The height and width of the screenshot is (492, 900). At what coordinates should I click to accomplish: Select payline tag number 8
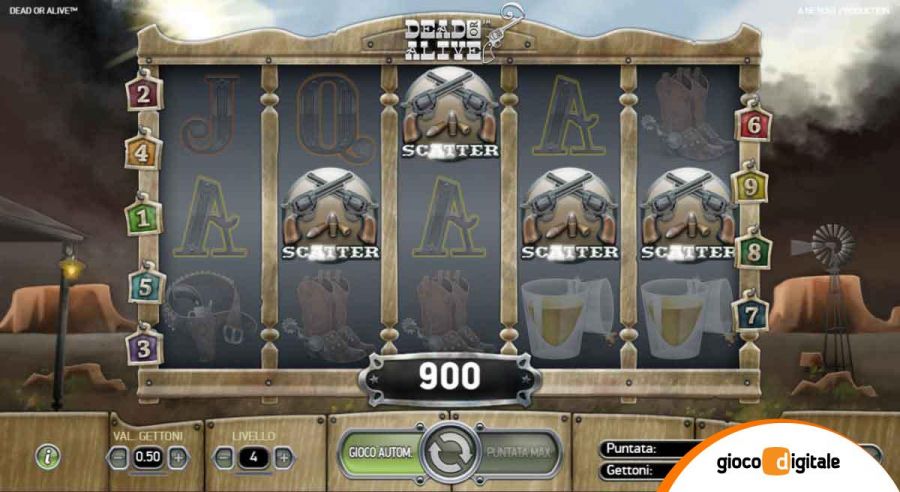pyautogui.click(x=753, y=250)
